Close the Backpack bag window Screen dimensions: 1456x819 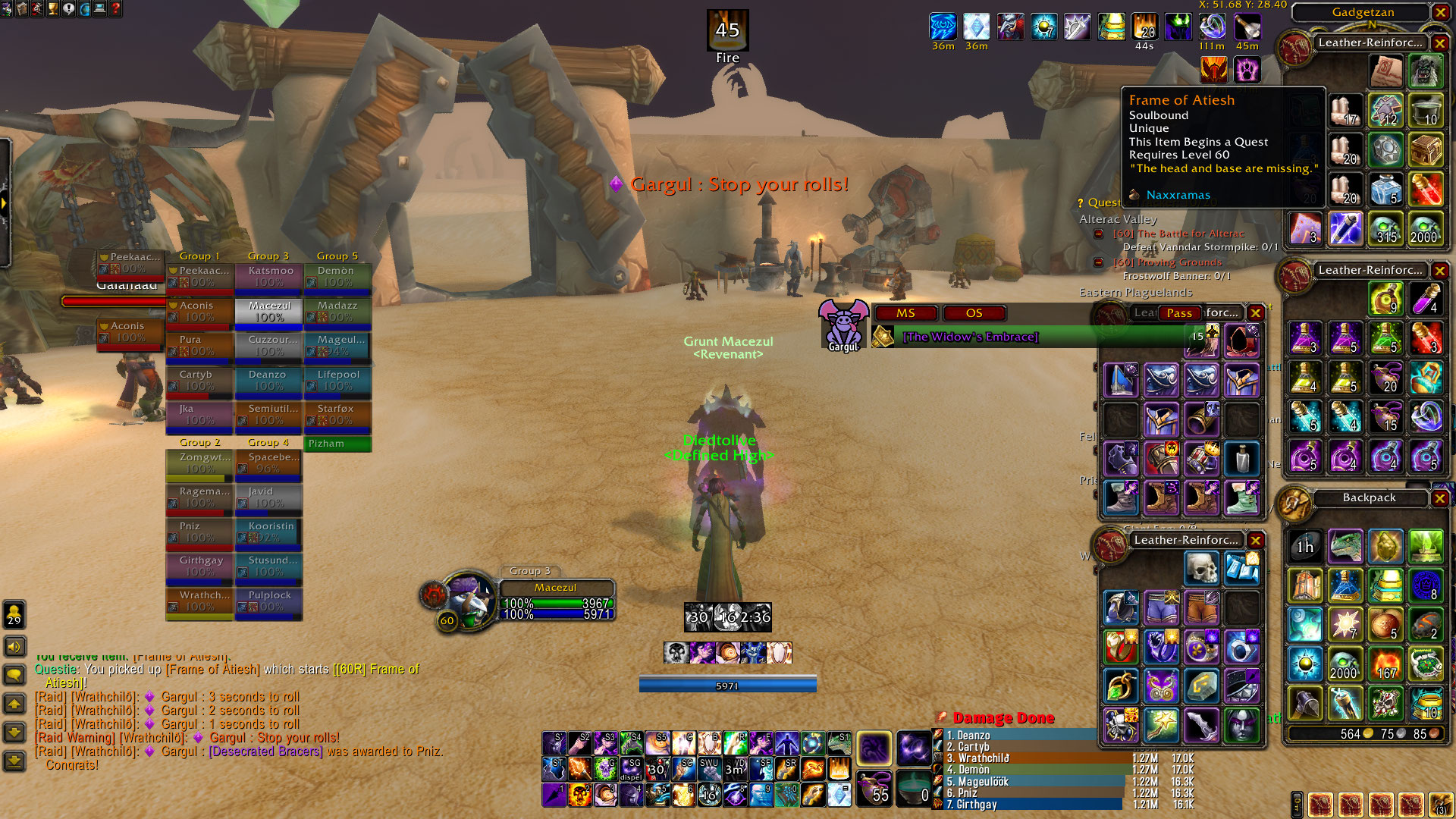click(x=1440, y=498)
